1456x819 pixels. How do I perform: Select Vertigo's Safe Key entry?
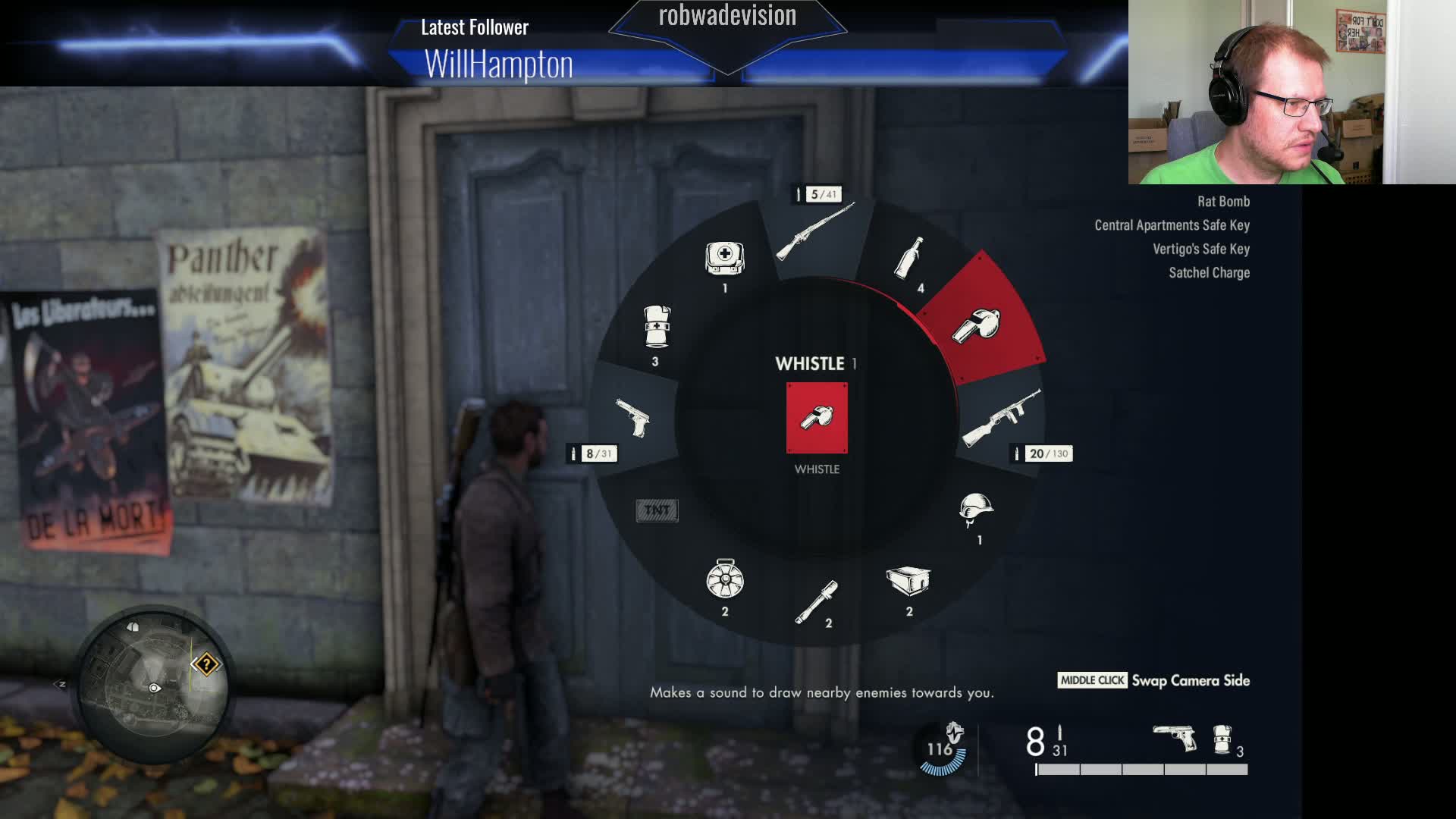tap(1200, 249)
